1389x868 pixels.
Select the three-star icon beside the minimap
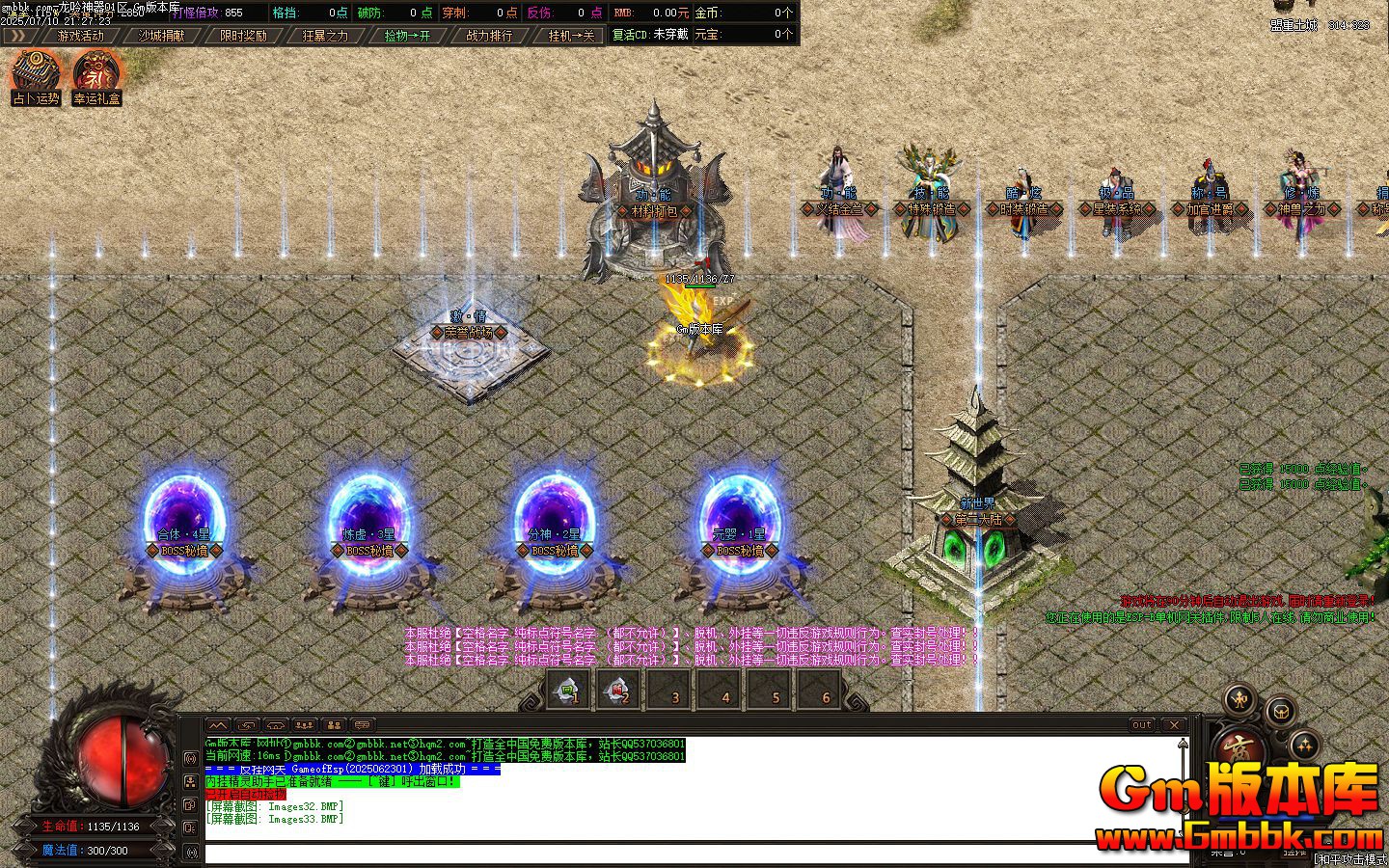[1304, 745]
